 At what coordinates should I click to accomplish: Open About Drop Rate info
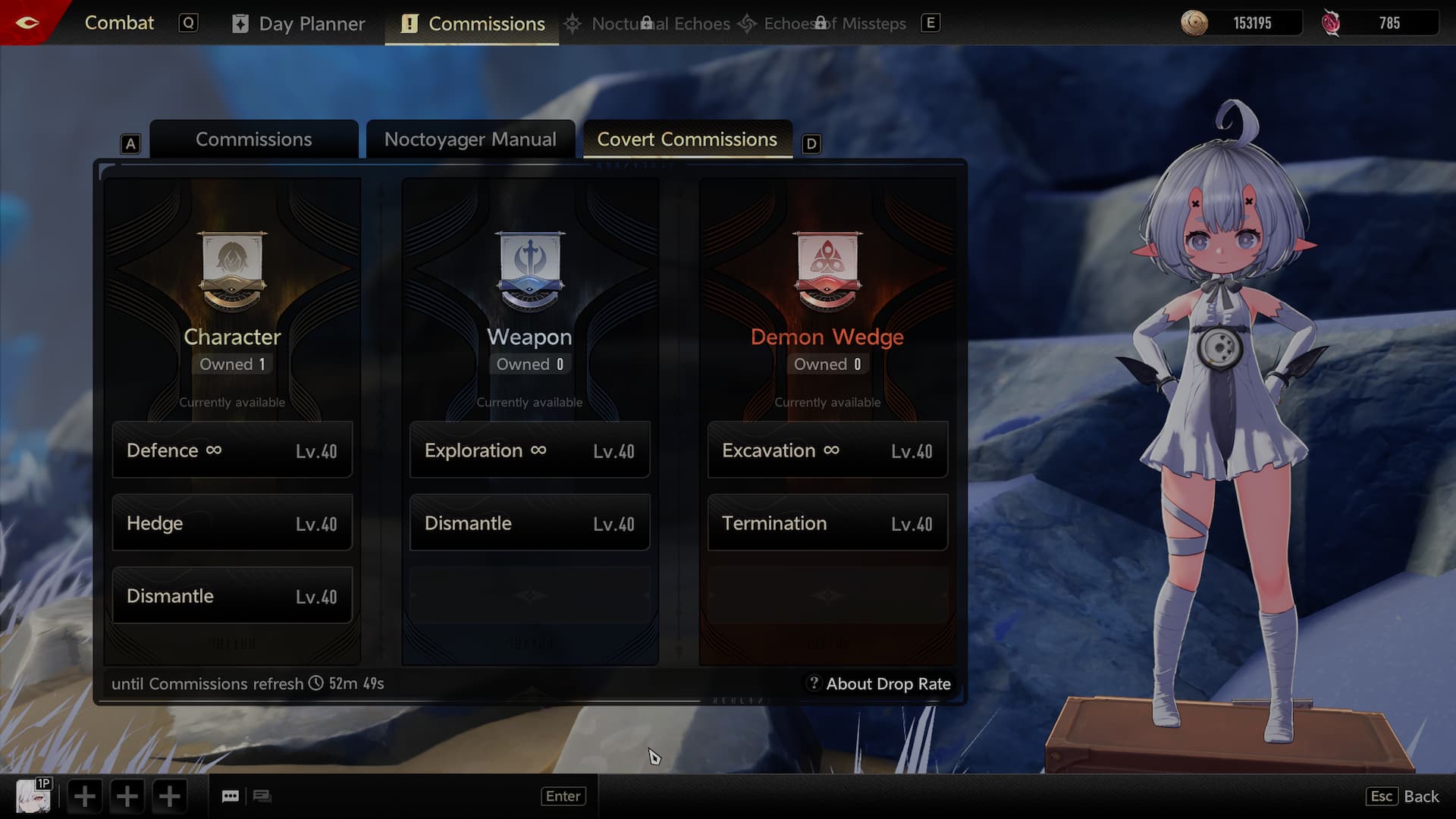pos(879,684)
